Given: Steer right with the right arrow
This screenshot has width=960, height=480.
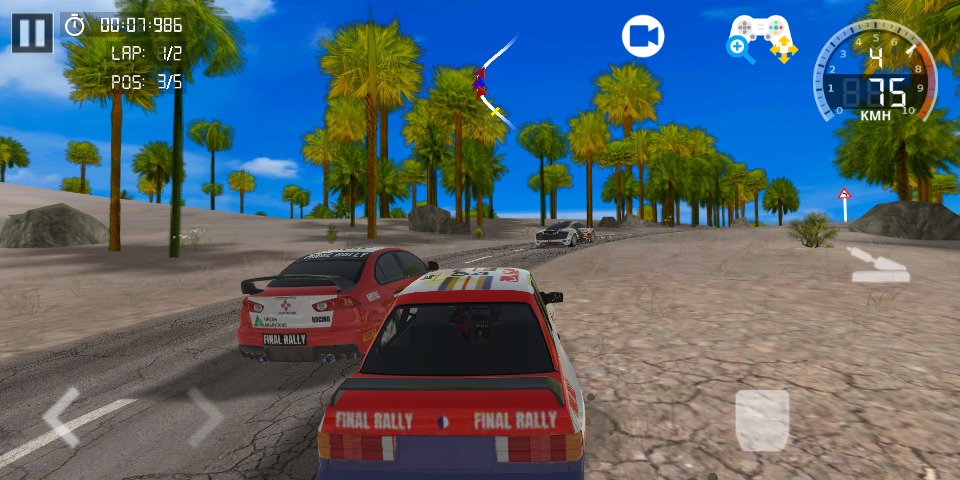Looking at the screenshot, I should [x=203, y=417].
